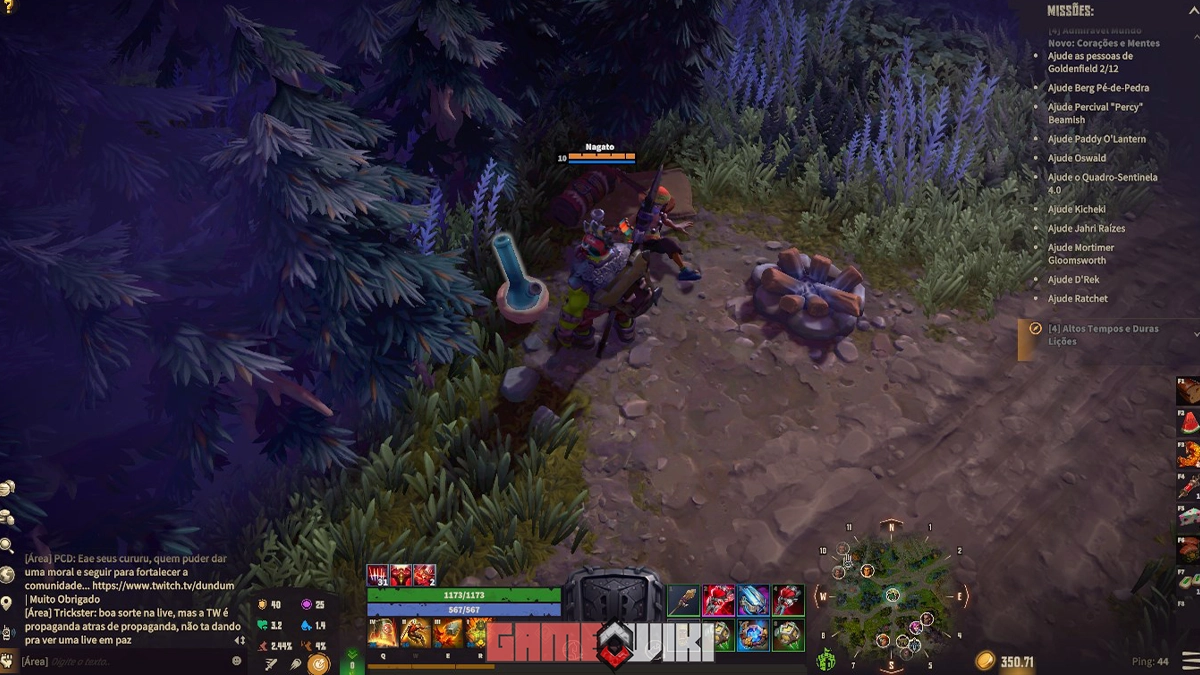Image resolution: width=1200 pixels, height=675 pixels.
Task: Use the bread loaf in slot F1
Action: pos(1188,391)
